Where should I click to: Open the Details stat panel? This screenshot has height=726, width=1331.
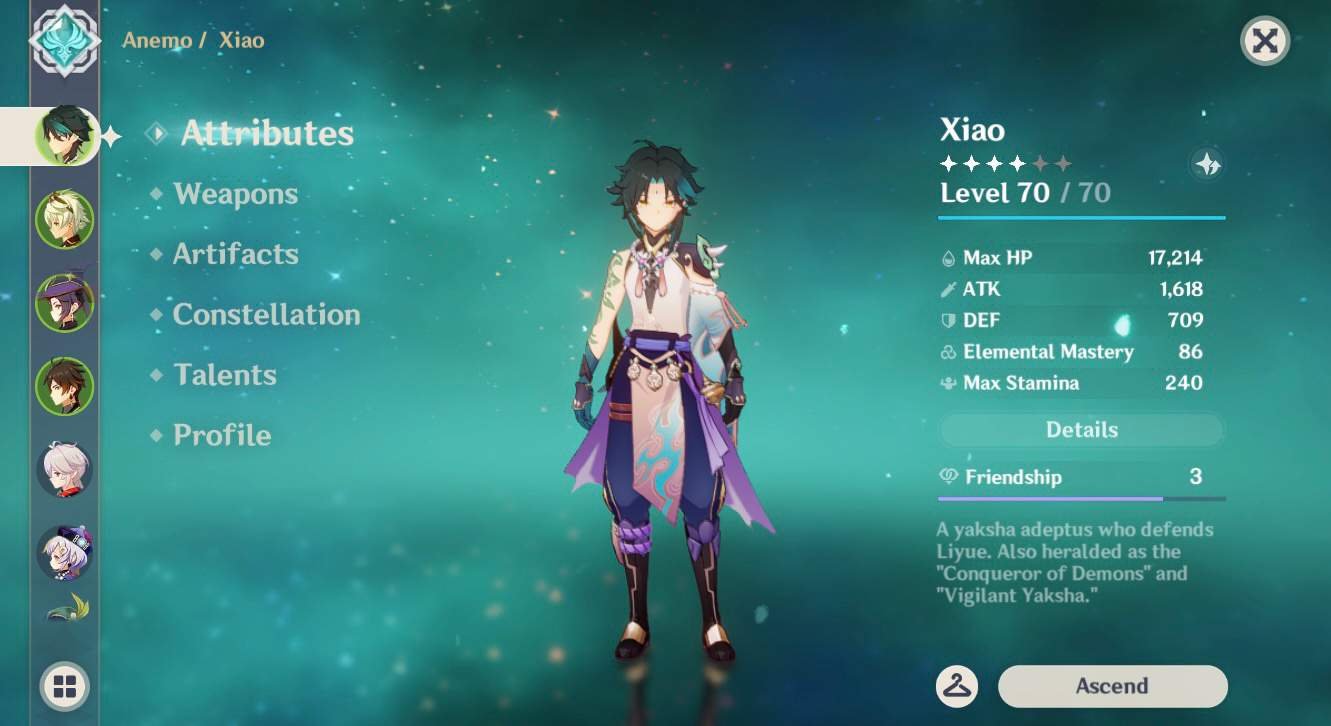(1081, 430)
